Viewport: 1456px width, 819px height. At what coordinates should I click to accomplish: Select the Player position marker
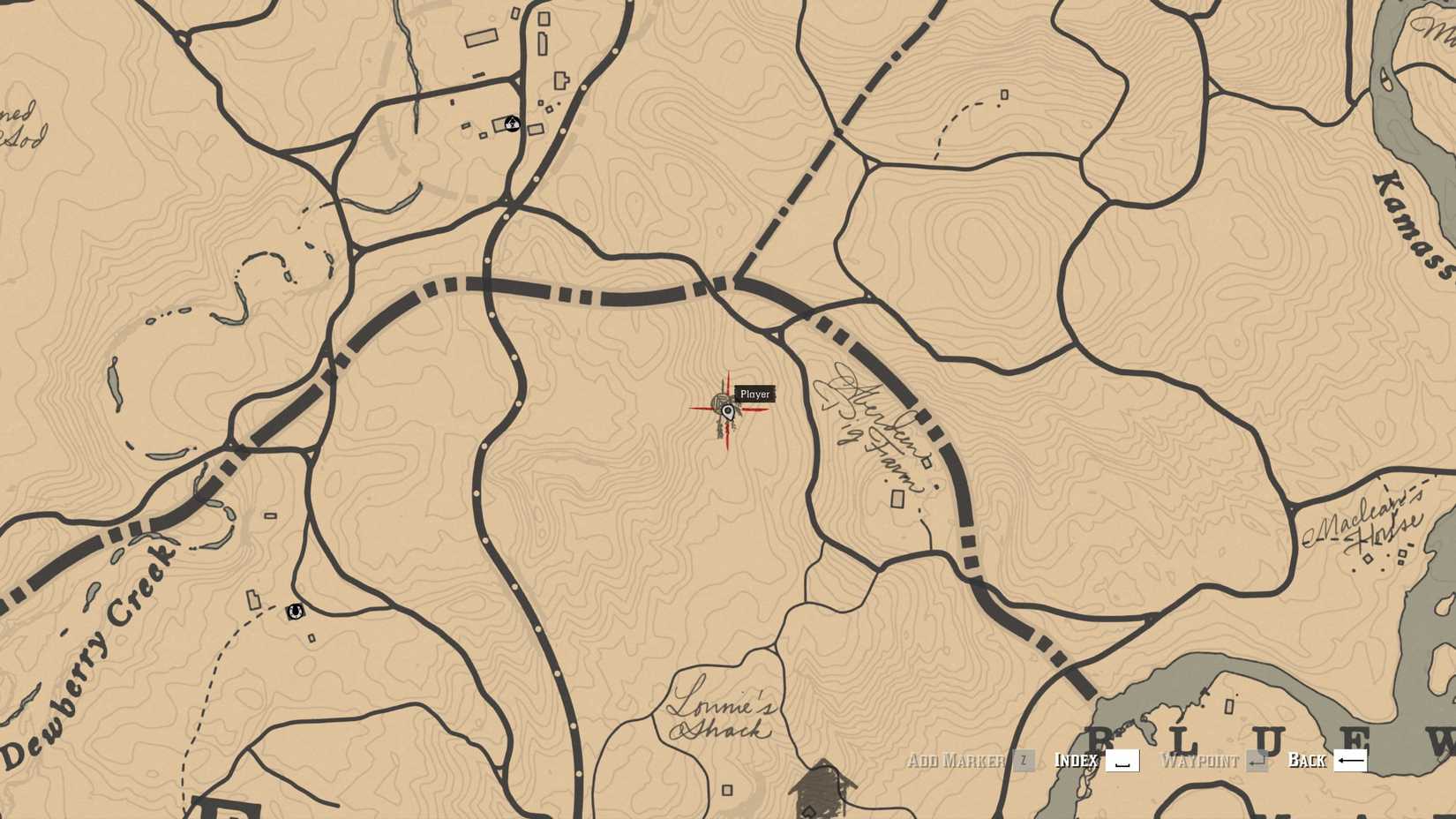[725, 412]
